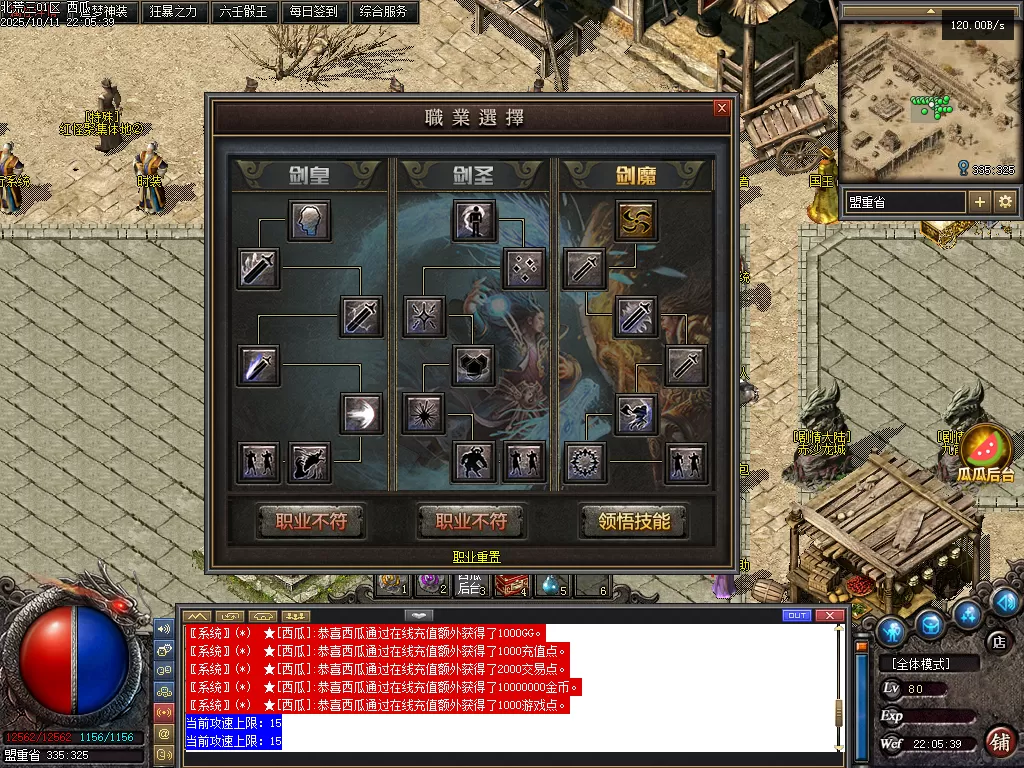
Task: Close the chat panel with red X
Action: pyautogui.click(x=829, y=615)
